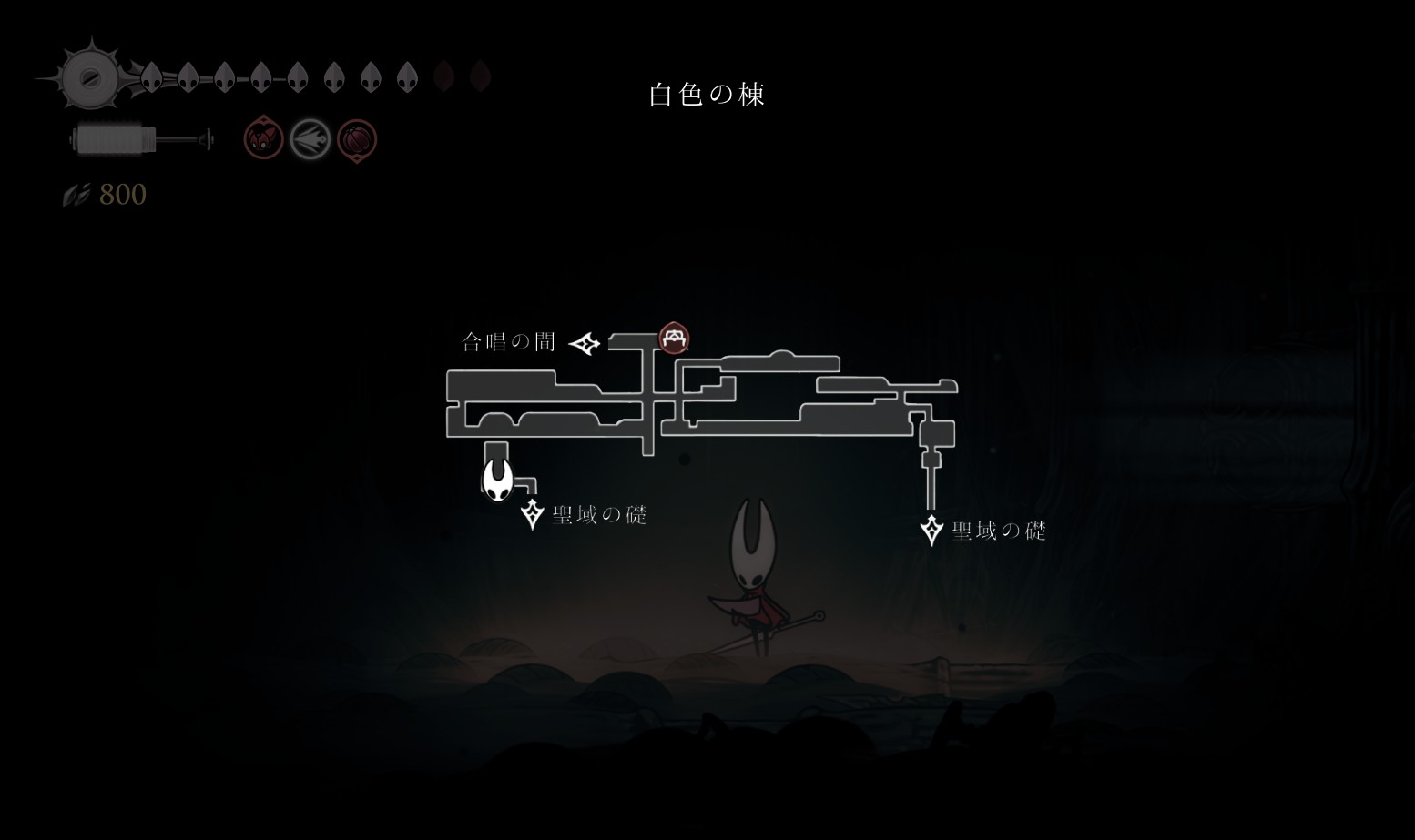Click the red bench marker on the map
Viewport: 1415px width, 840px height.
674,339
